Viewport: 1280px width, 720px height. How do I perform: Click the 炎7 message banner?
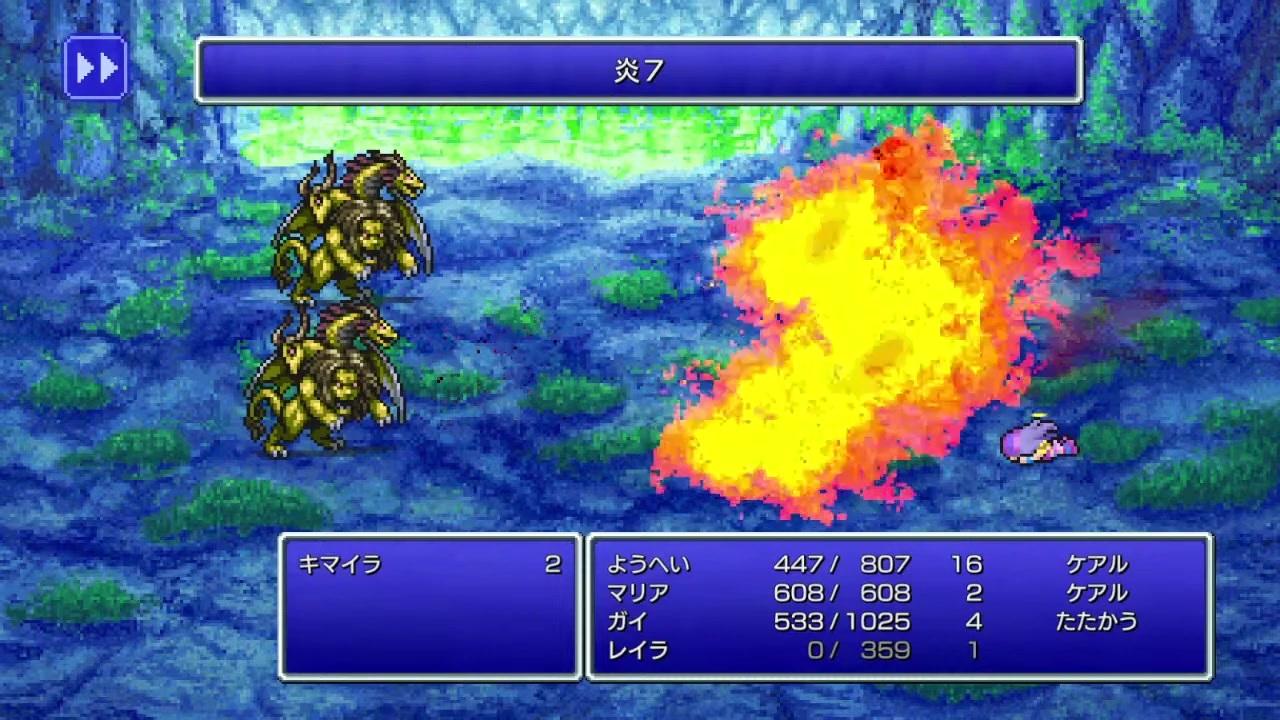[x=640, y=72]
